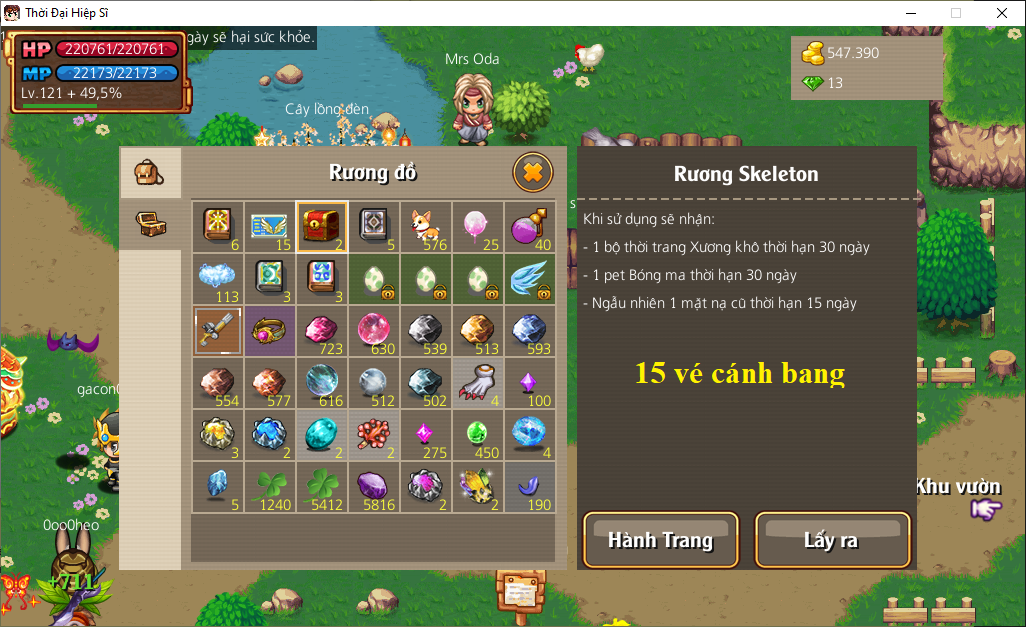The width and height of the screenshot is (1026, 627).
Task: Select the red Skeleton chest slot
Action: tap(322, 227)
